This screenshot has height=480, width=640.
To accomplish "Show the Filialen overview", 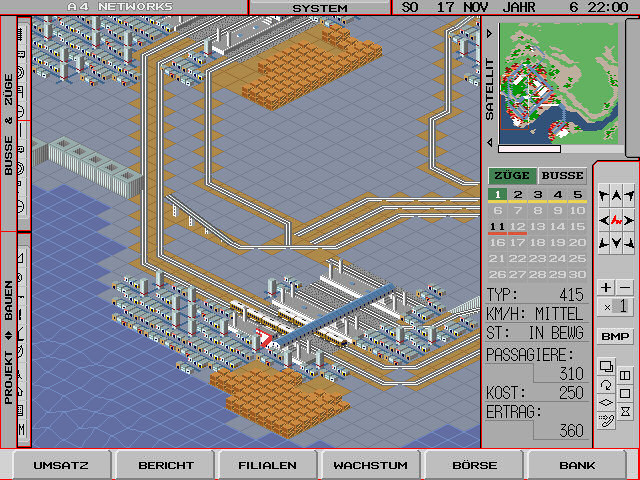I will point(267,465).
